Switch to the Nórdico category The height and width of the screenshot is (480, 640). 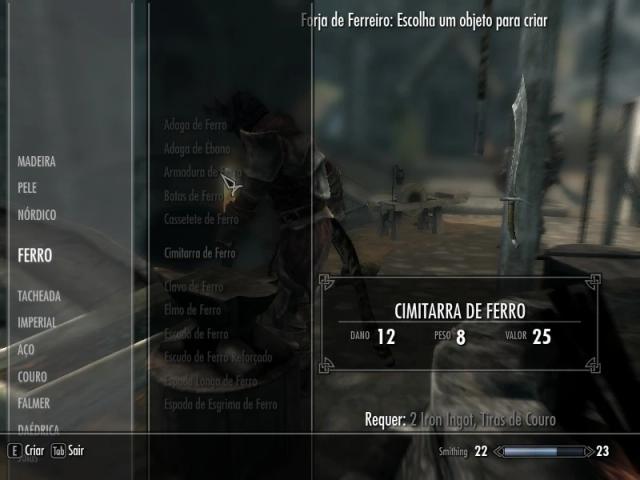tap(37, 214)
